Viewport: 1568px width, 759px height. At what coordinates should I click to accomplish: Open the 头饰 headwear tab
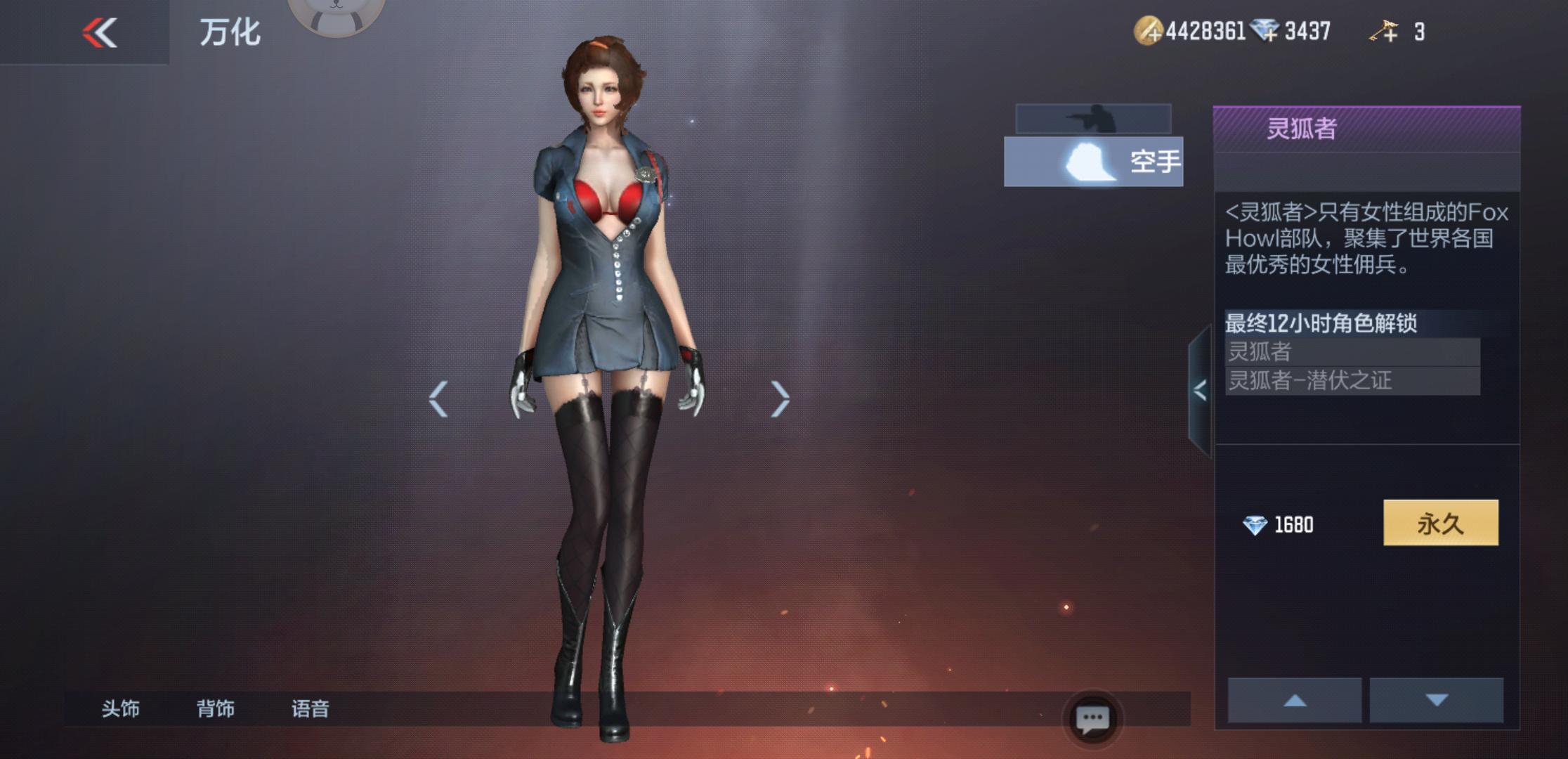click(120, 708)
